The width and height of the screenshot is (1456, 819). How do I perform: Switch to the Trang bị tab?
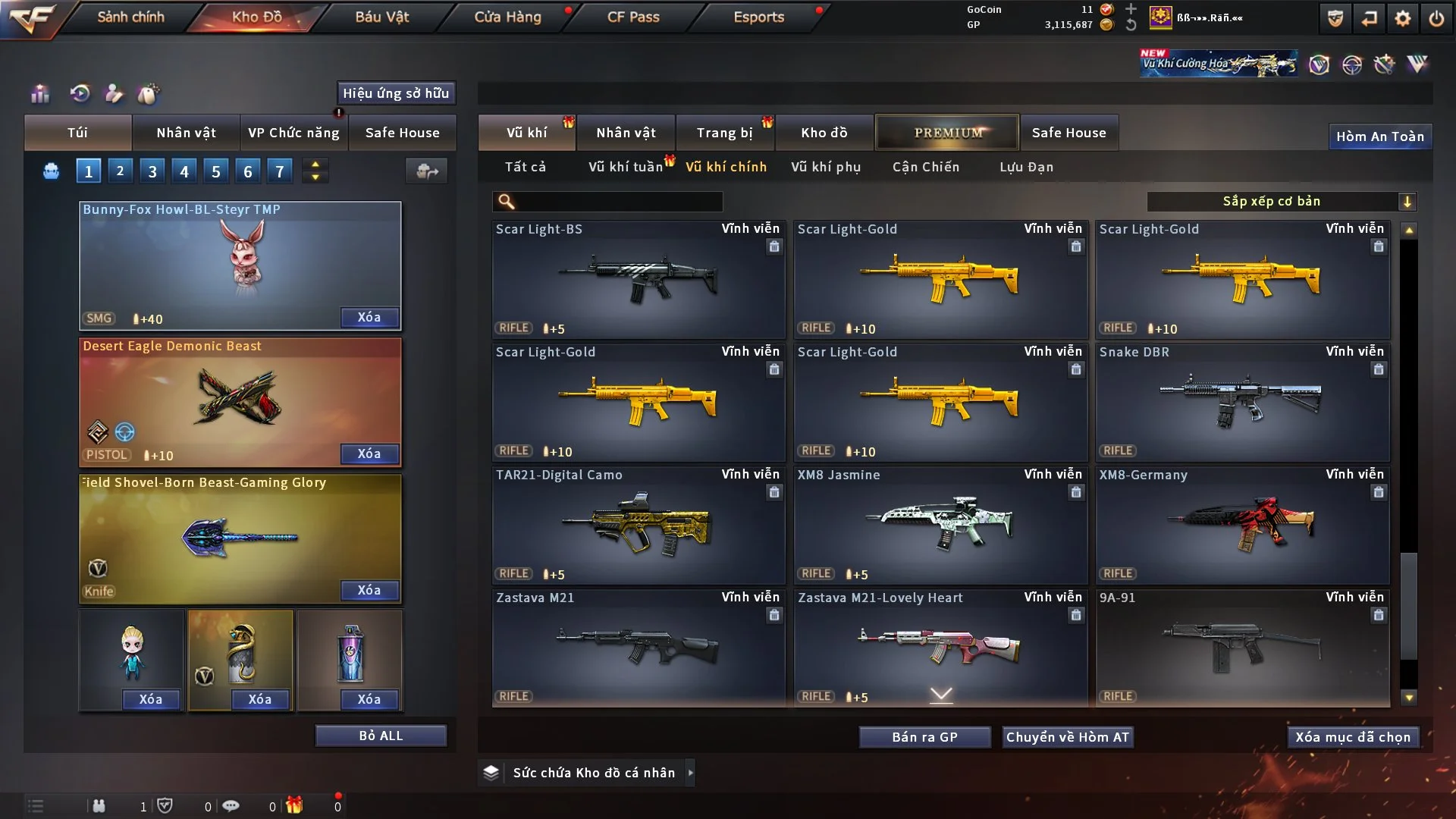click(724, 133)
